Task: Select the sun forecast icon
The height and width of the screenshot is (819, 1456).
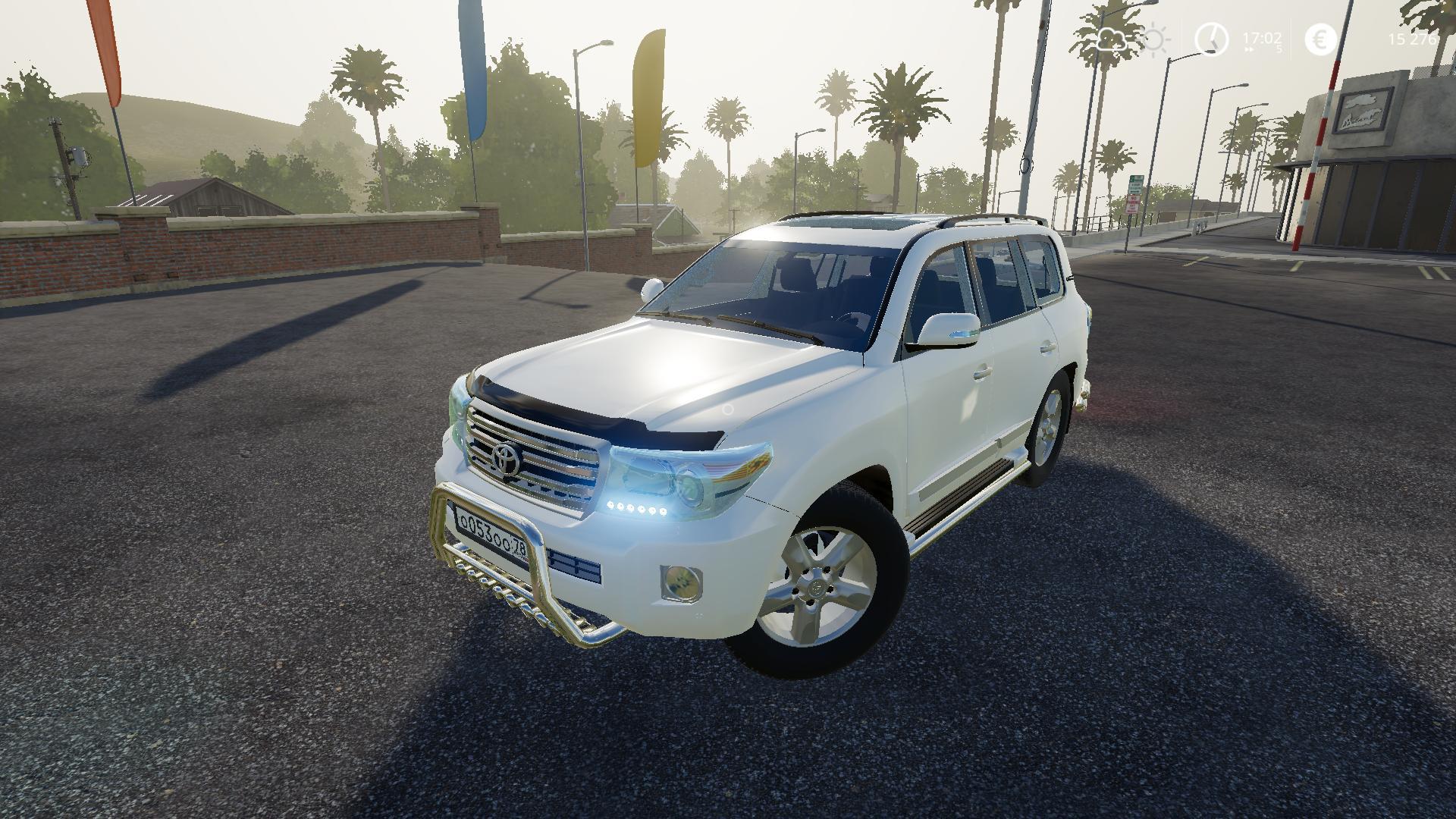Action: pos(1155,39)
